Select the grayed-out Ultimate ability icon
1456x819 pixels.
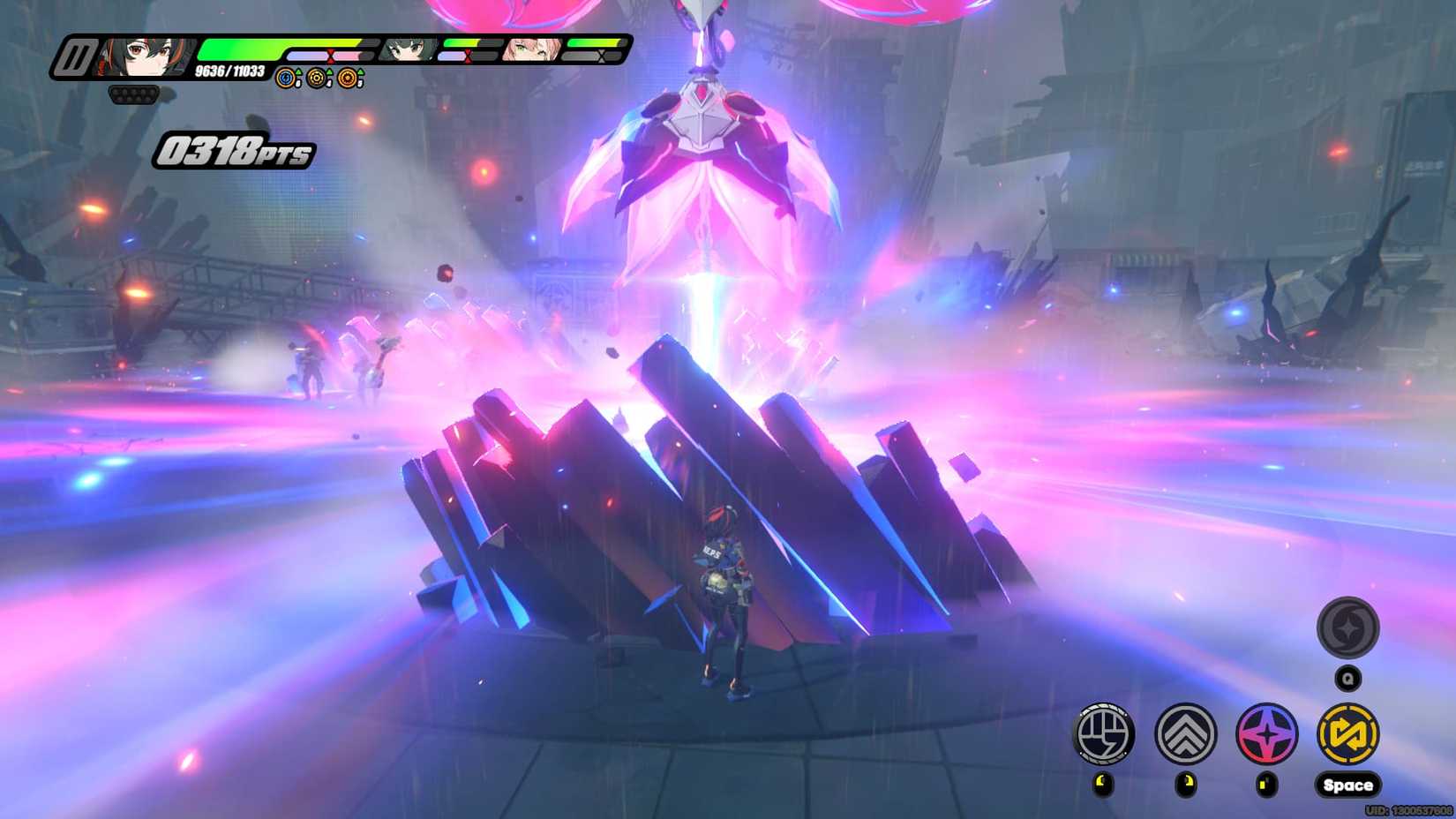(1348, 628)
